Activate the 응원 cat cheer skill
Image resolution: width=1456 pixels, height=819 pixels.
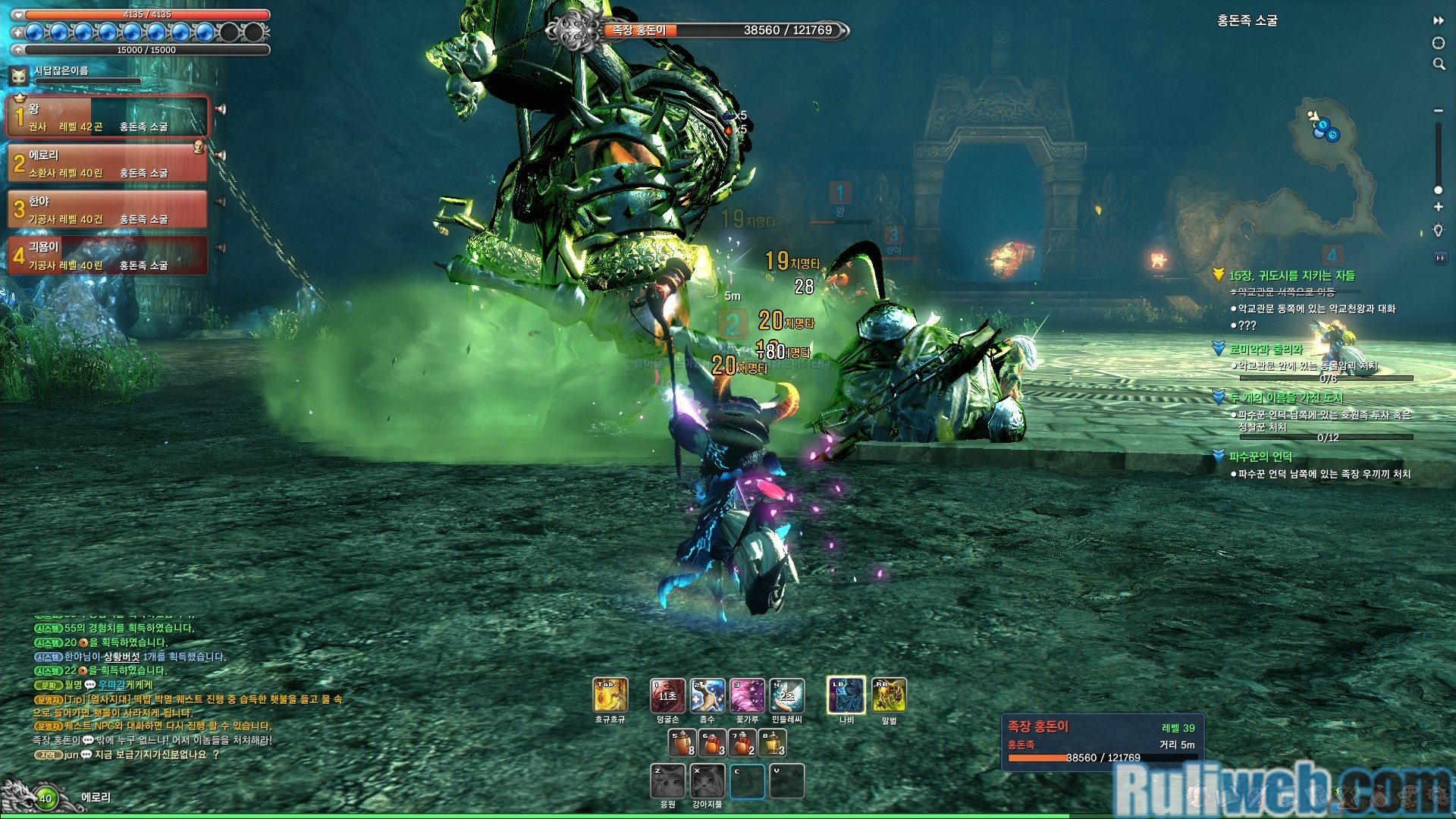(667, 781)
